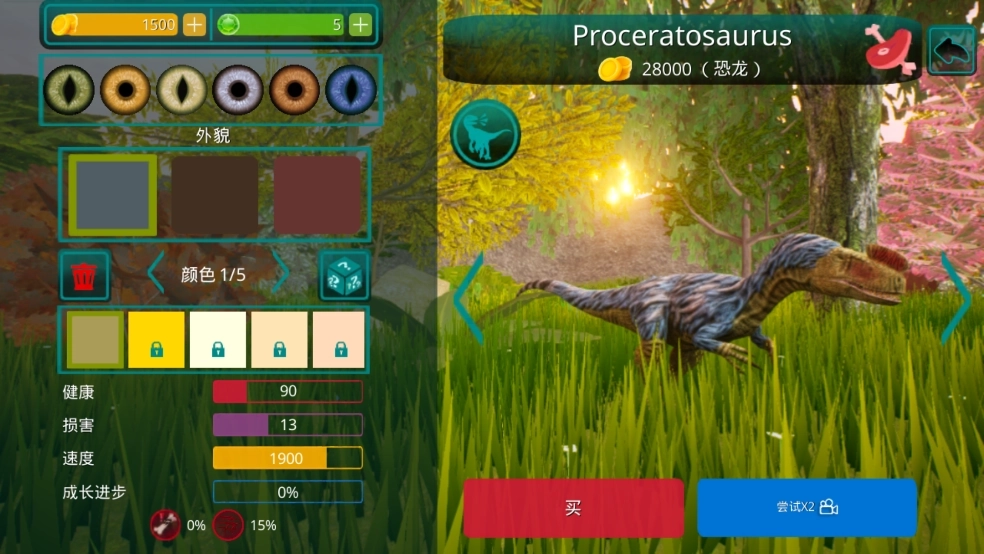Delete the color with the red trash button
The image size is (984, 554).
pyautogui.click(x=85, y=275)
